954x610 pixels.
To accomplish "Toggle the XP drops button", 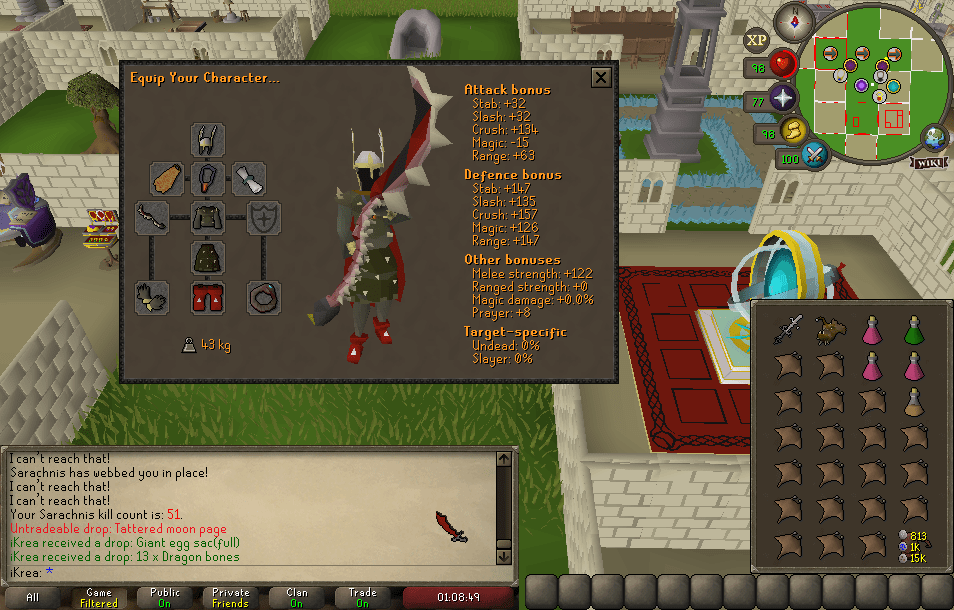I will click(x=757, y=41).
